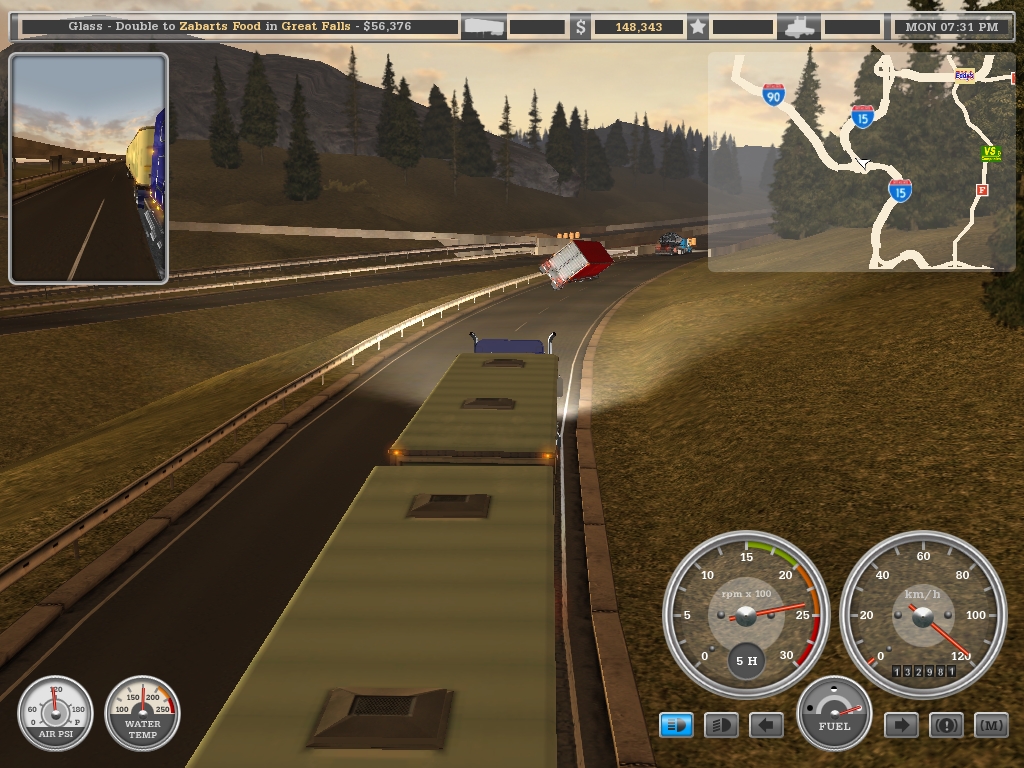Viewport: 1024px width, 768px height.
Task: Open the rear-view mirror camera panel
Action: [x=89, y=168]
